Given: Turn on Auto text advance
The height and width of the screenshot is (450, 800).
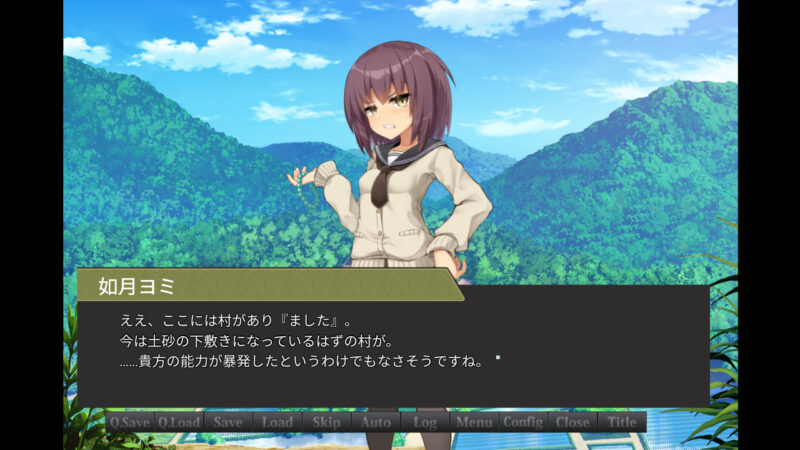Looking at the screenshot, I should click(x=376, y=422).
